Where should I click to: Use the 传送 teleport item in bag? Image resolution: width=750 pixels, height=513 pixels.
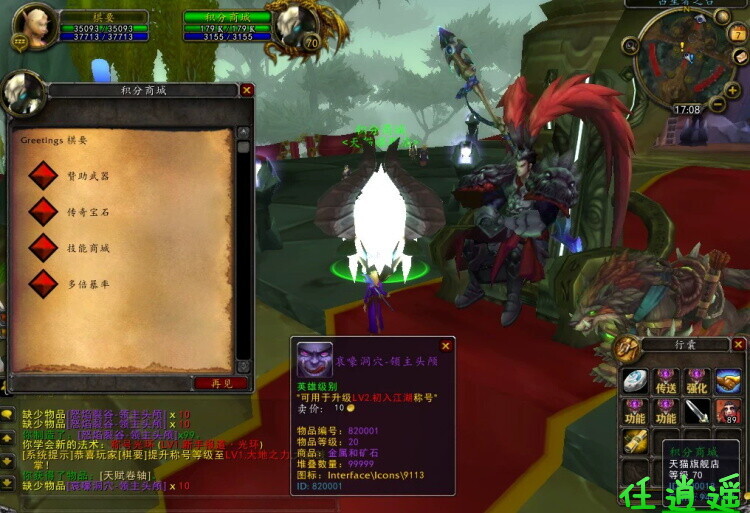tap(666, 381)
